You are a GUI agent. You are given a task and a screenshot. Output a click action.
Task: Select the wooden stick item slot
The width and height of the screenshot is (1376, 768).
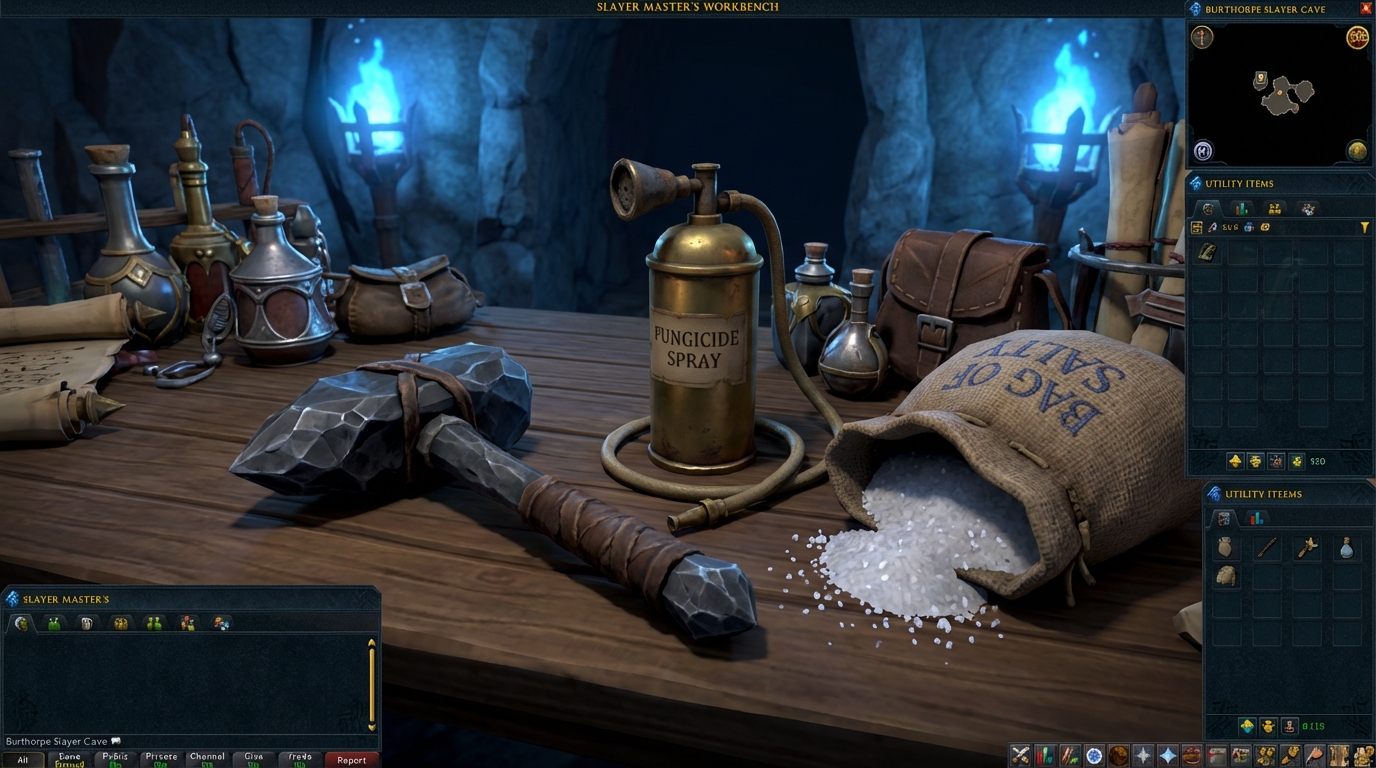click(x=1267, y=547)
